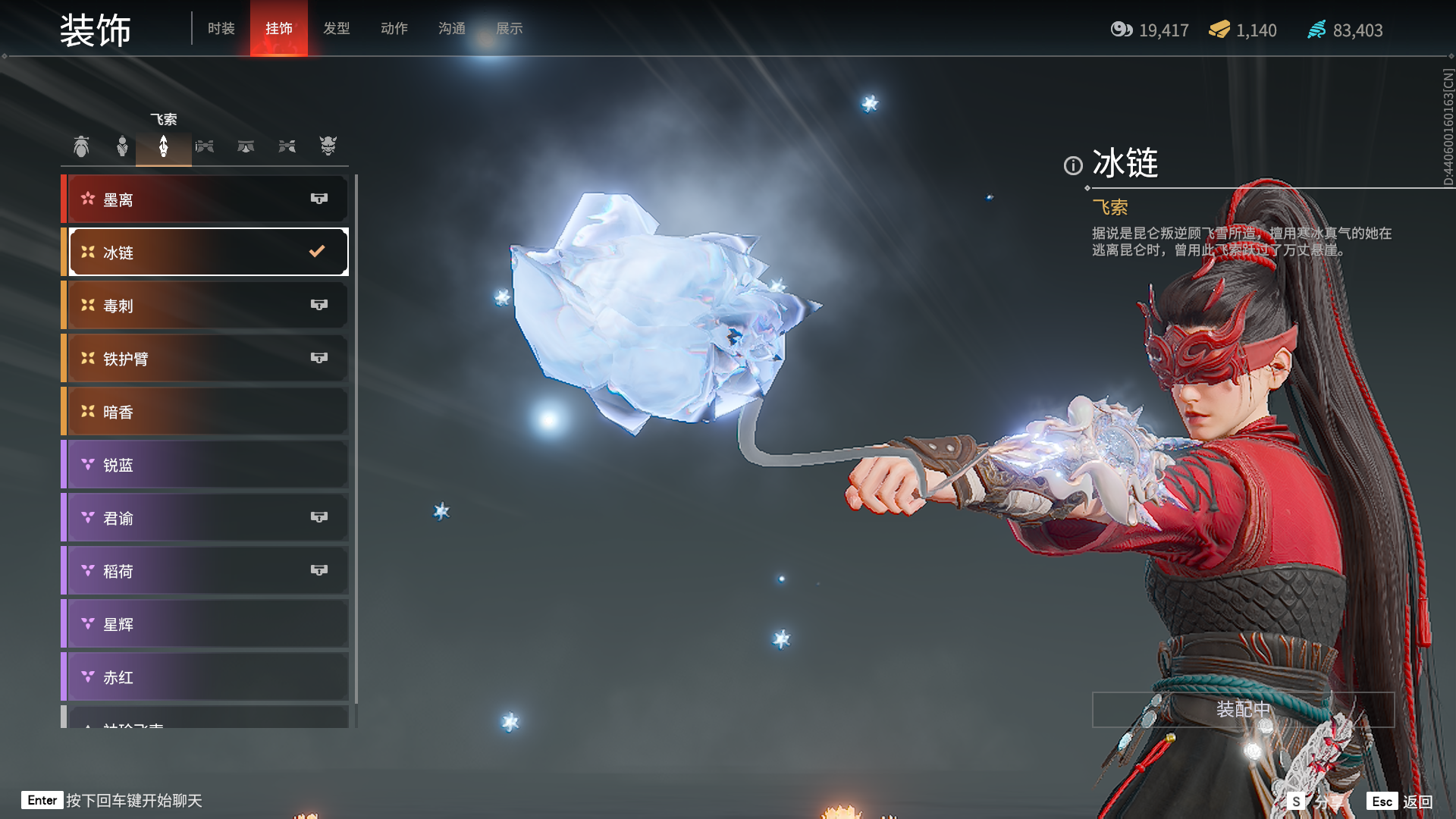Select the demon mask accessory category
1456x819 pixels.
(x=328, y=146)
